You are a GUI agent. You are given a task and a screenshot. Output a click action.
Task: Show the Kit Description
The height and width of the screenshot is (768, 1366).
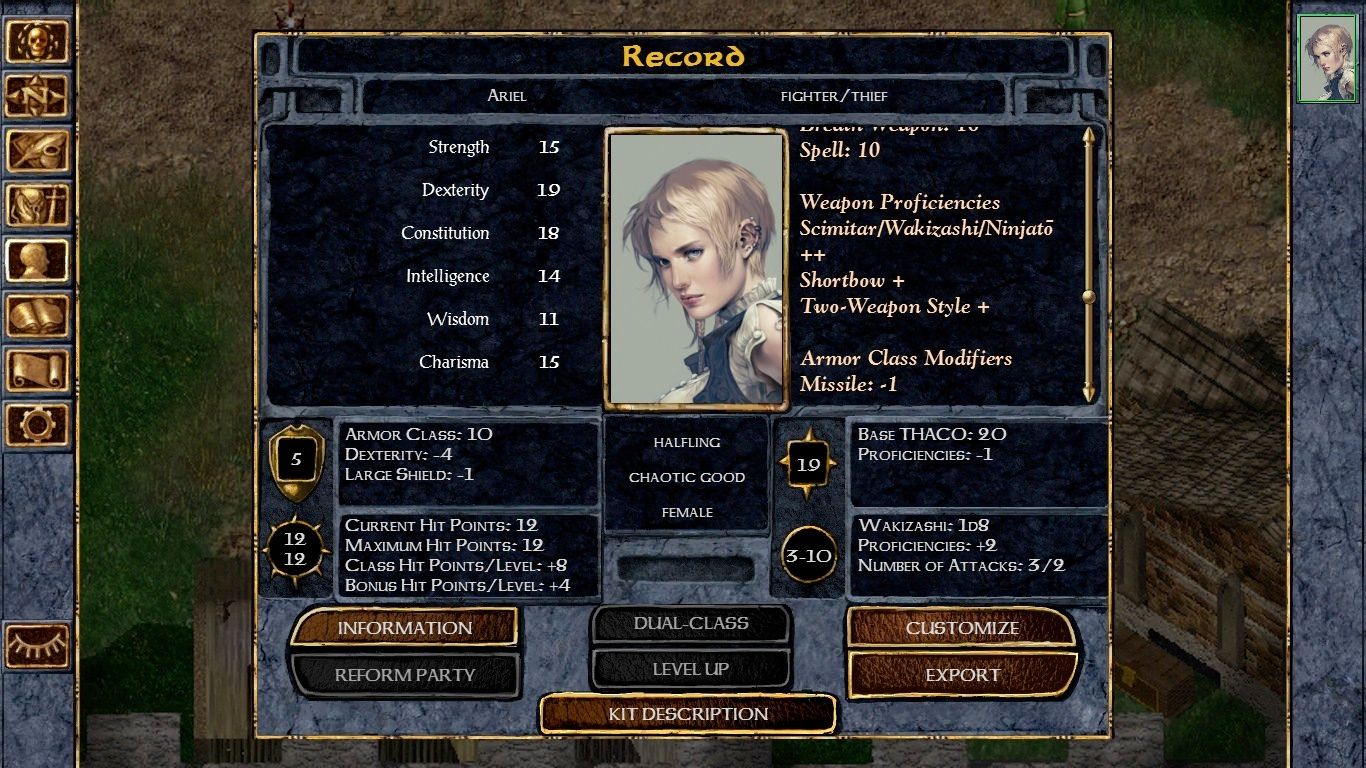tap(688, 714)
